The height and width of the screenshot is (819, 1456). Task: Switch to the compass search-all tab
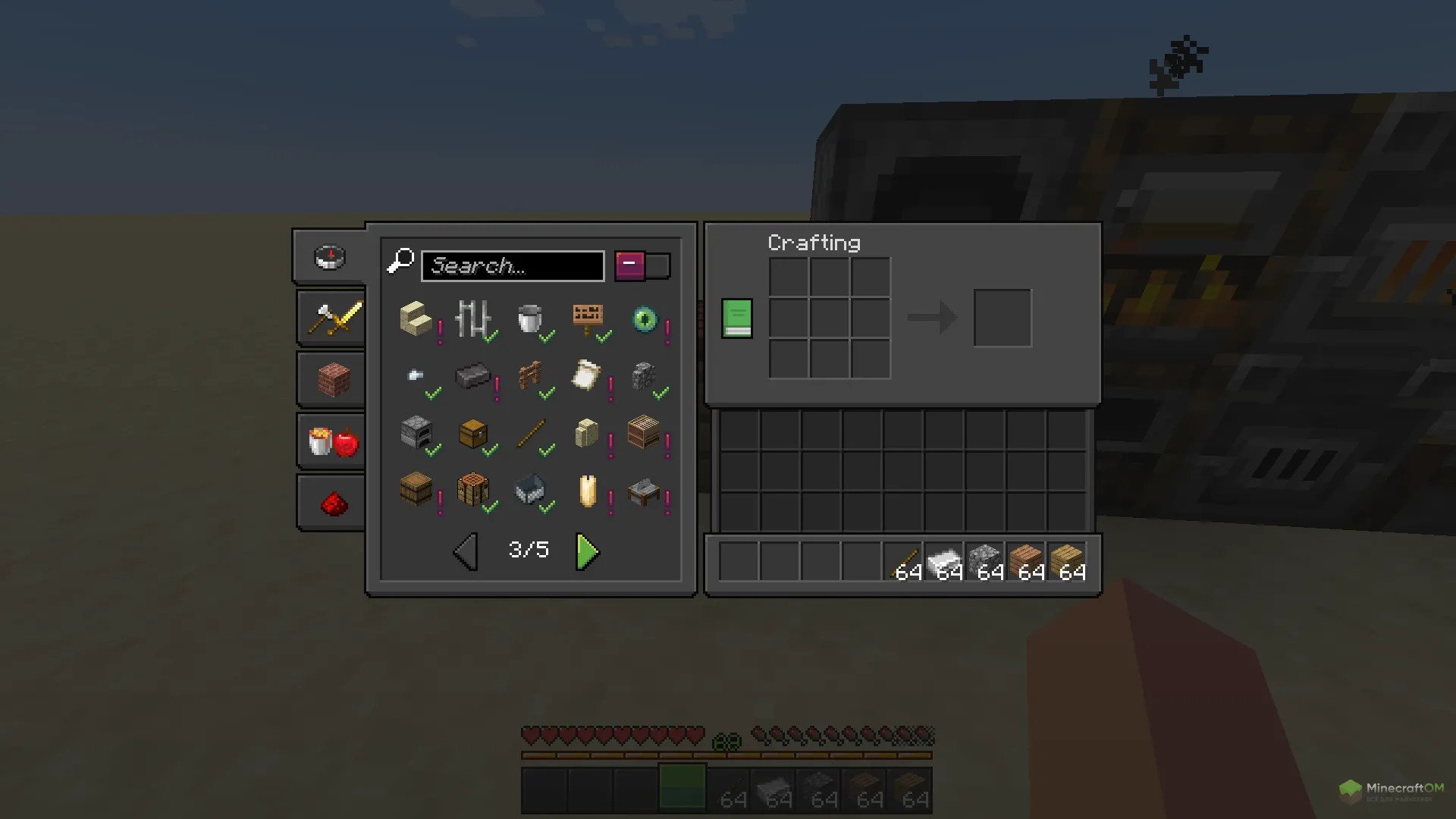[330, 257]
